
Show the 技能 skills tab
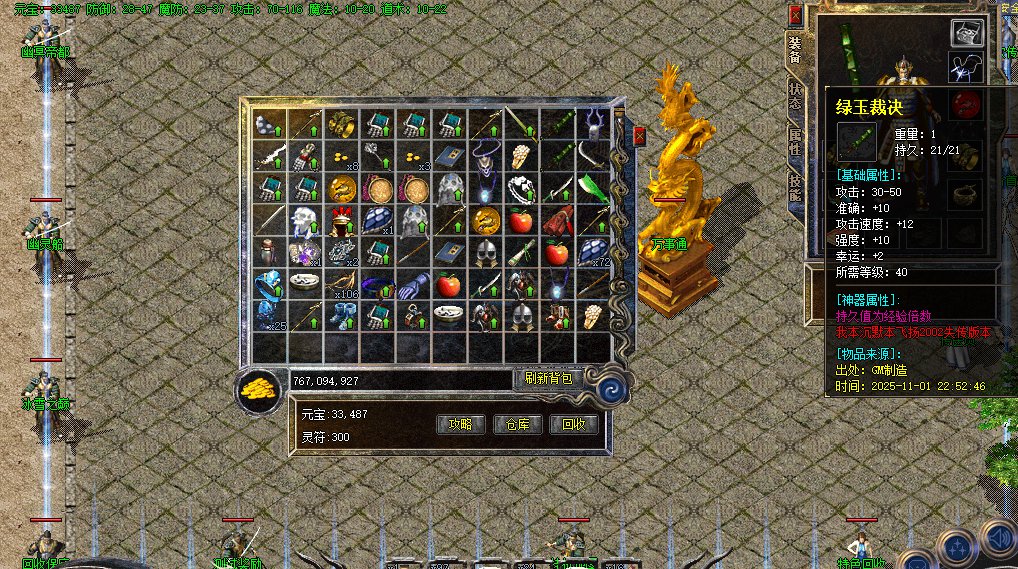point(794,187)
